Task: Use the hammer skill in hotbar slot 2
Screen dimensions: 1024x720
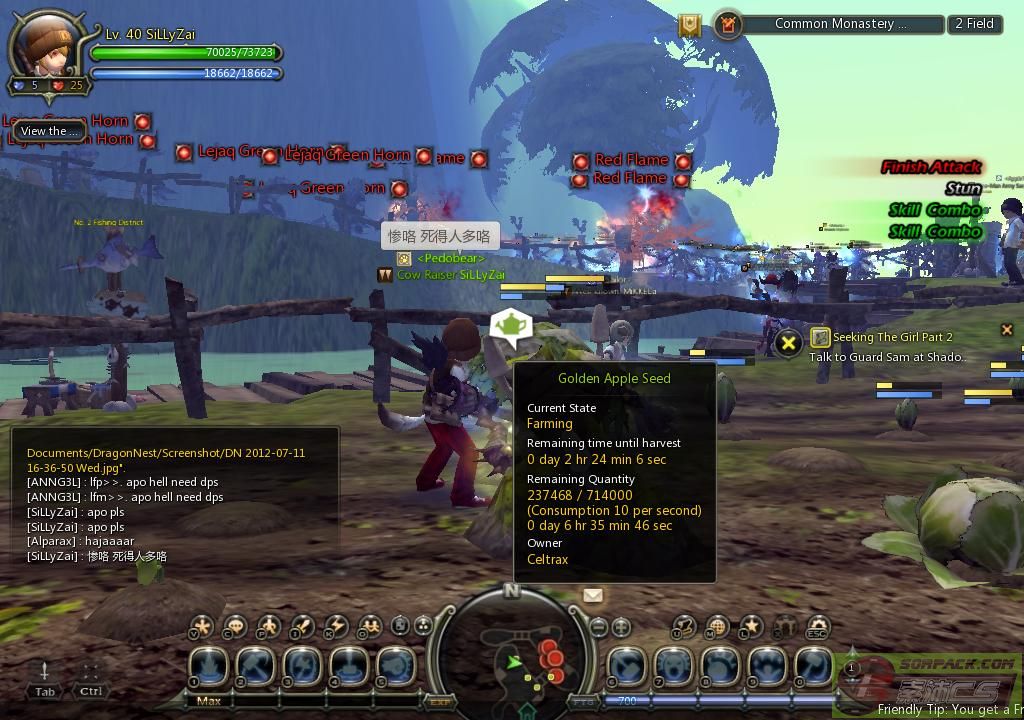Action: point(257,666)
